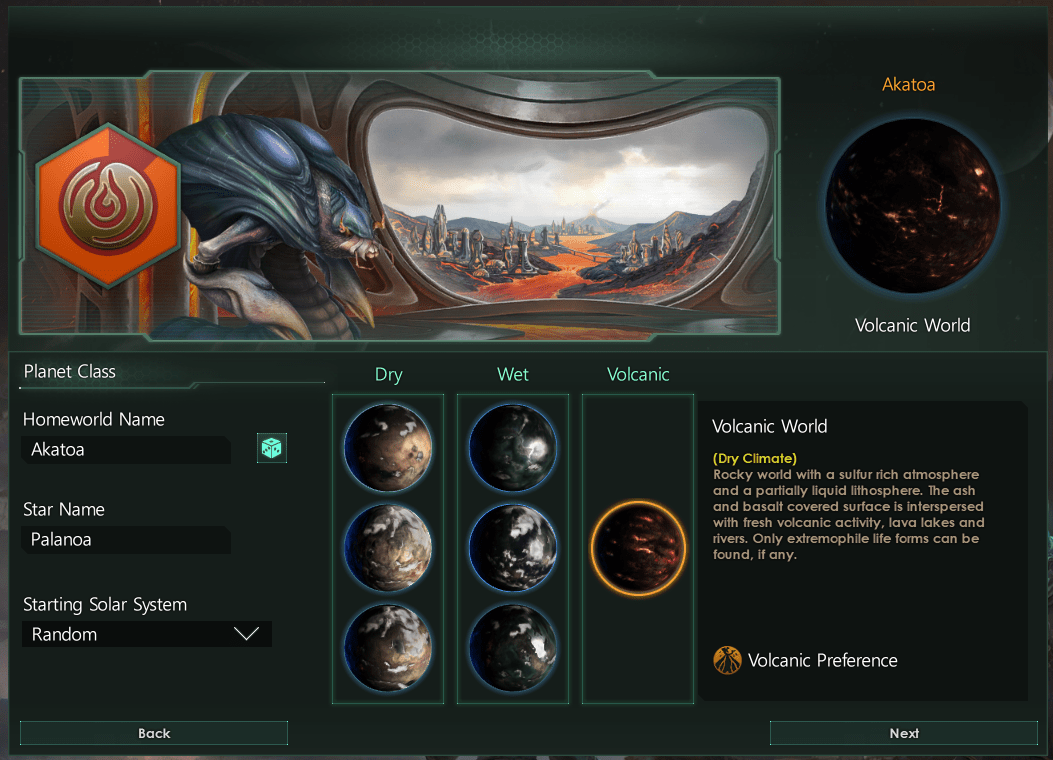
Task: Edit the Homeworld Name field reading Akatoa
Action: 126,450
